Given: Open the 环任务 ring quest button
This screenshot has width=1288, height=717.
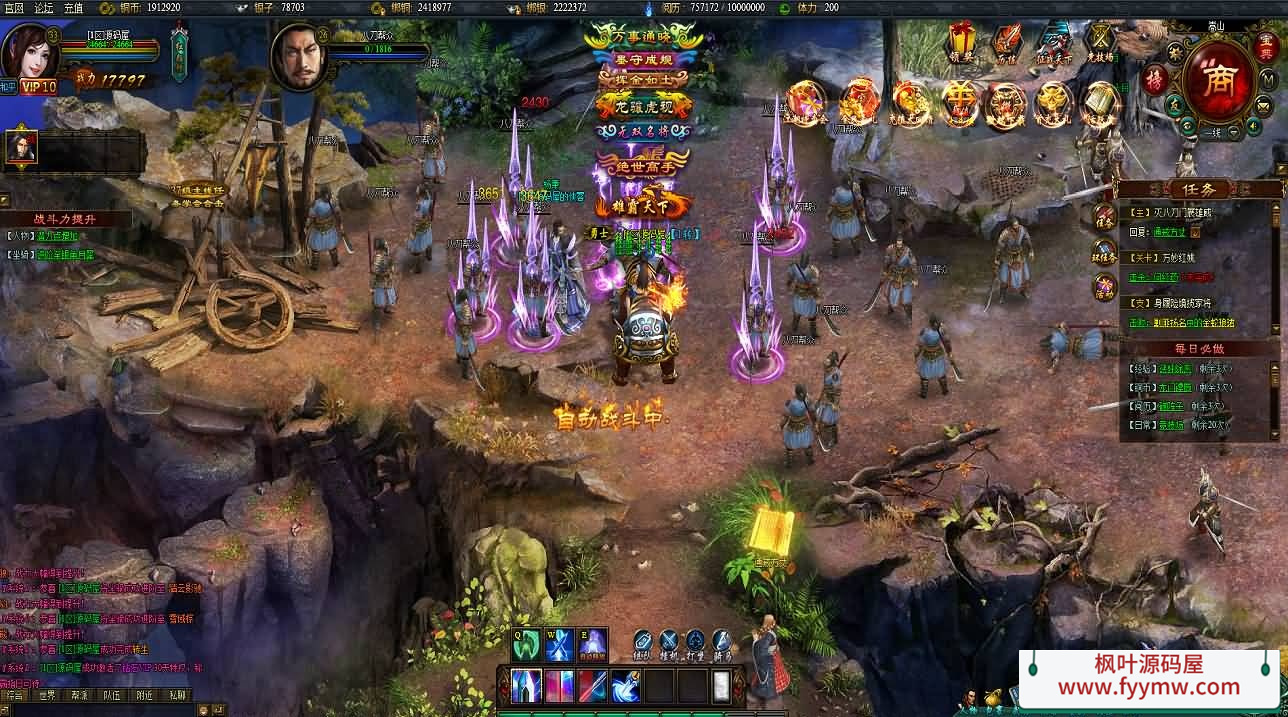Looking at the screenshot, I should [1104, 252].
